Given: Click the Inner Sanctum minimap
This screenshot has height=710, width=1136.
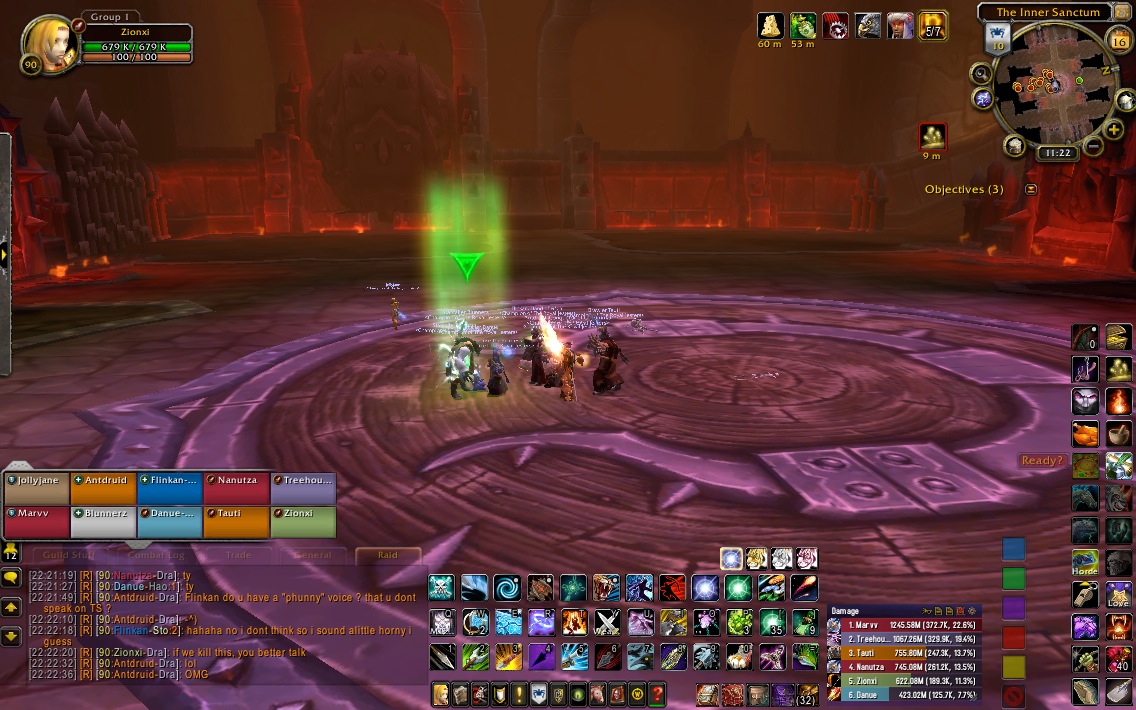Looking at the screenshot, I should [x=1049, y=85].
